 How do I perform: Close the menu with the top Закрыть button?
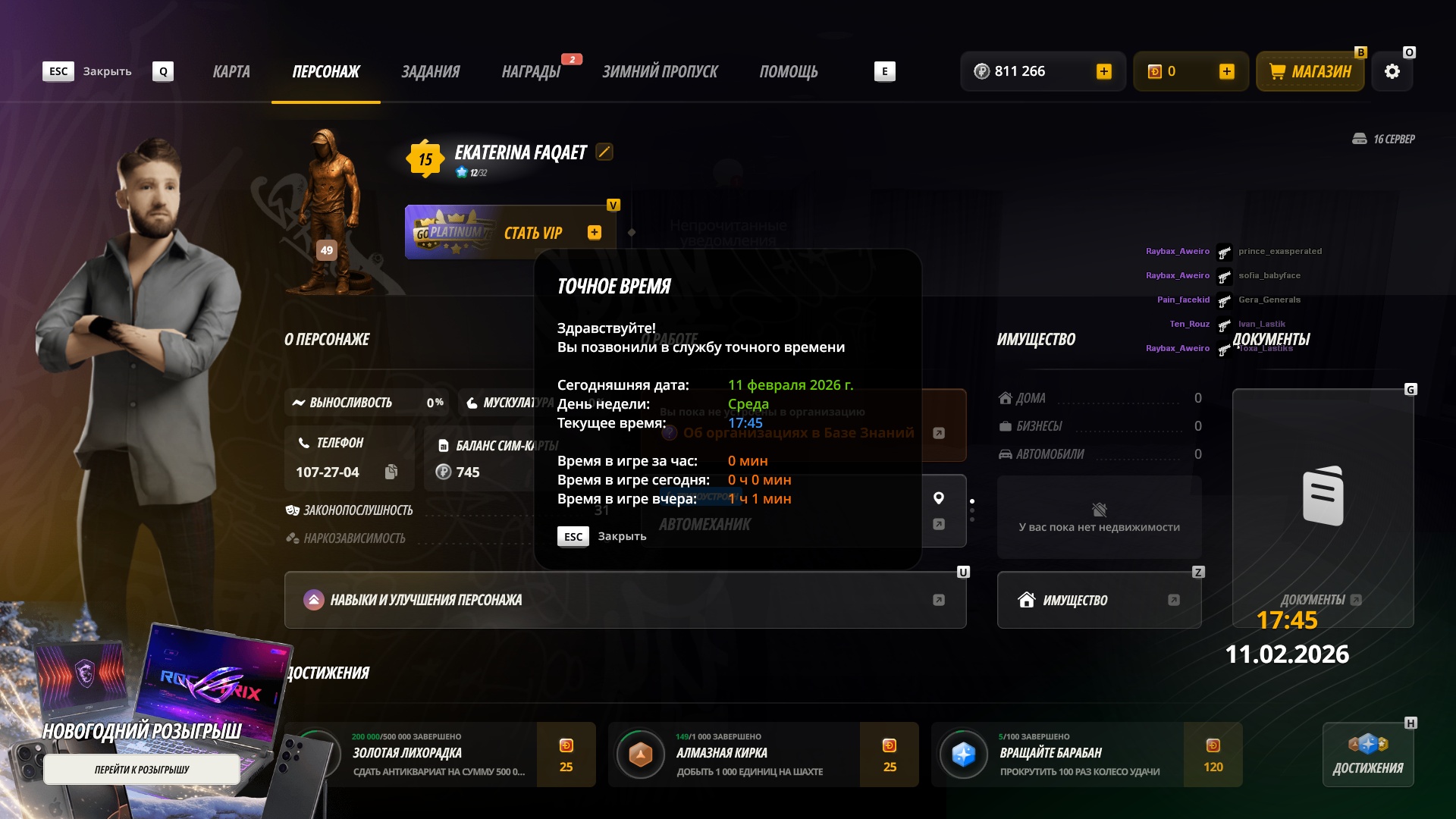[x=88, y=72]
